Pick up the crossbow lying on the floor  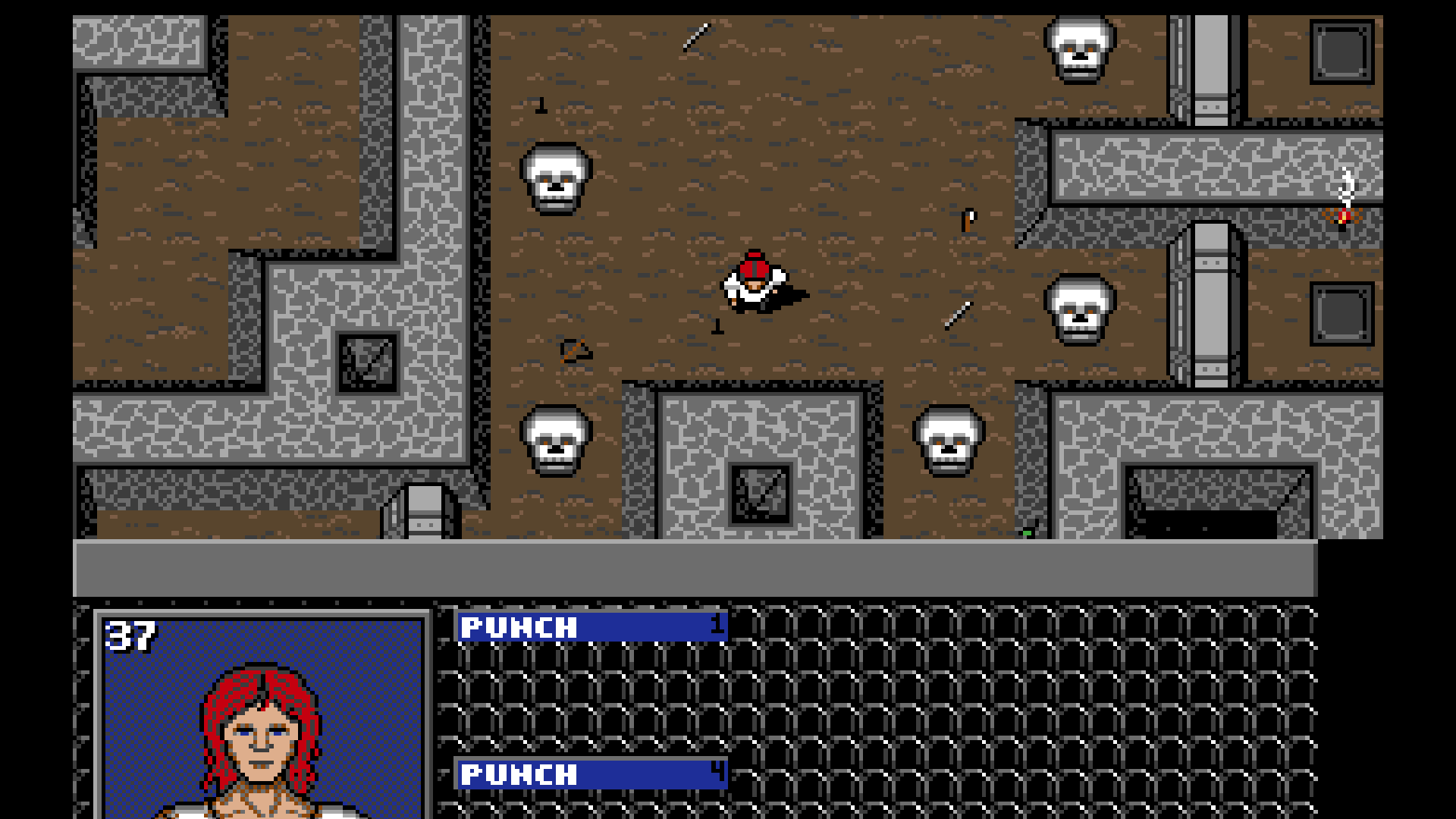coord(574,351)
